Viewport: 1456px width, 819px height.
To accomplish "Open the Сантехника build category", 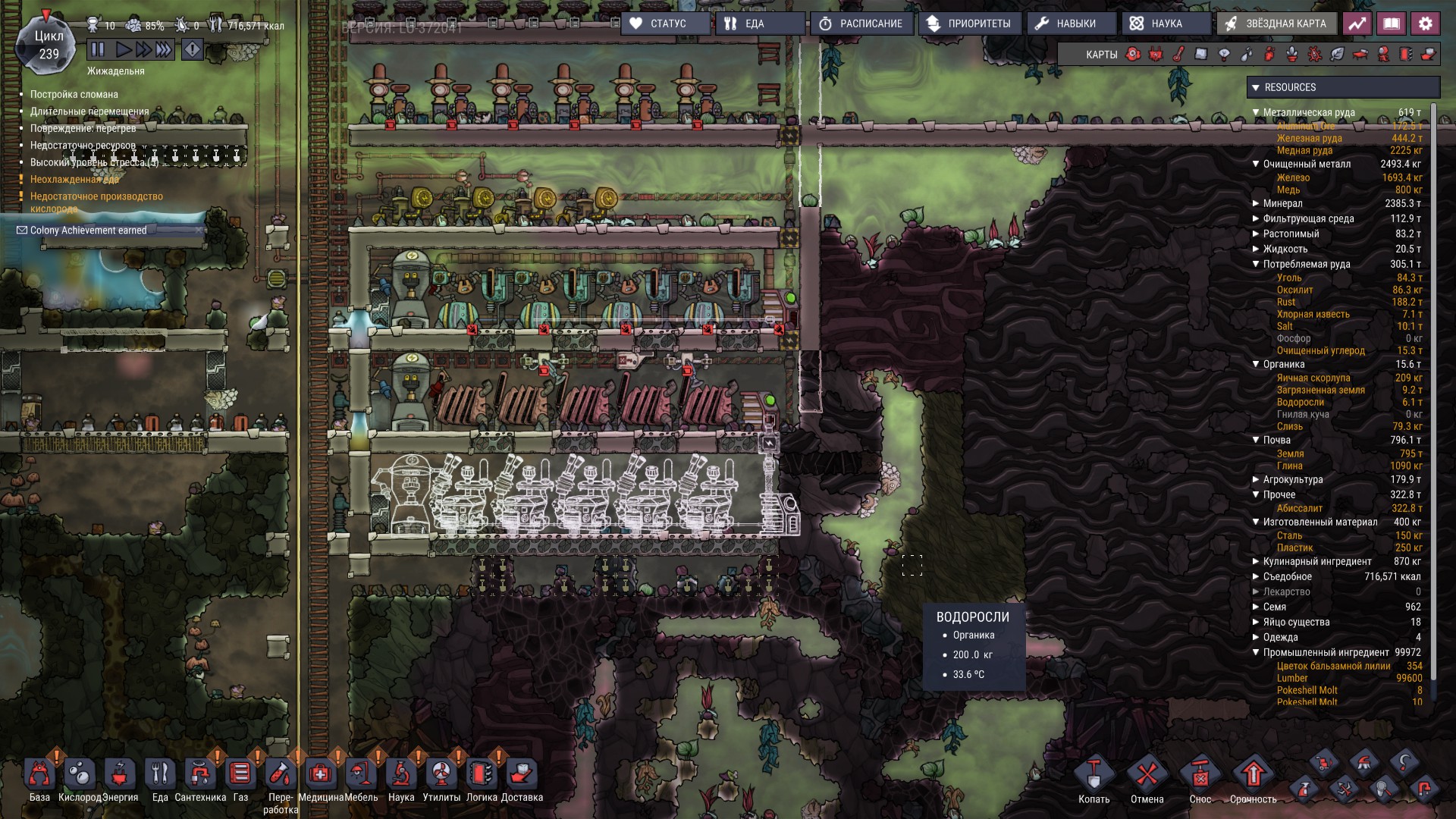I will pos(200,775).
